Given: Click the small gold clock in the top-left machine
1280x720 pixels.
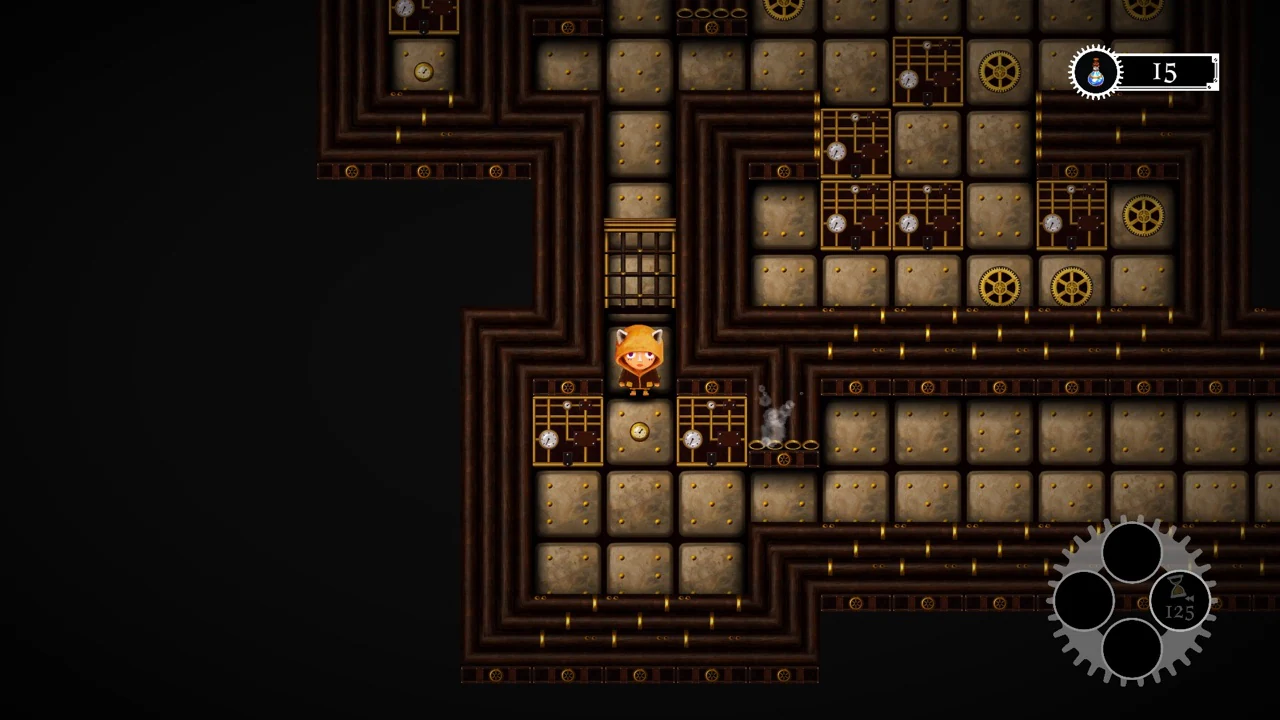Looking at the screenshot, I should [422, 71].
